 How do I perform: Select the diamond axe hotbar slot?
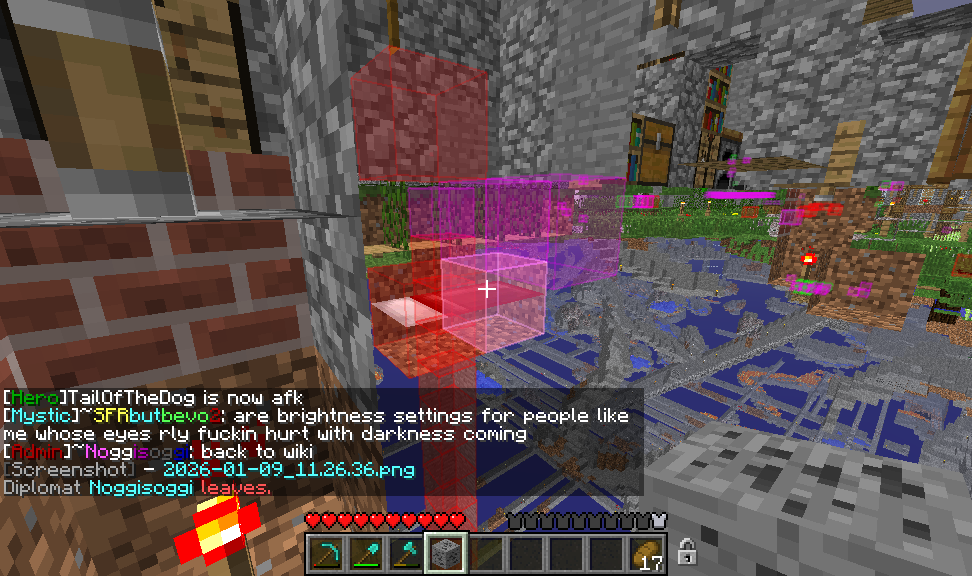coord(405,553)
